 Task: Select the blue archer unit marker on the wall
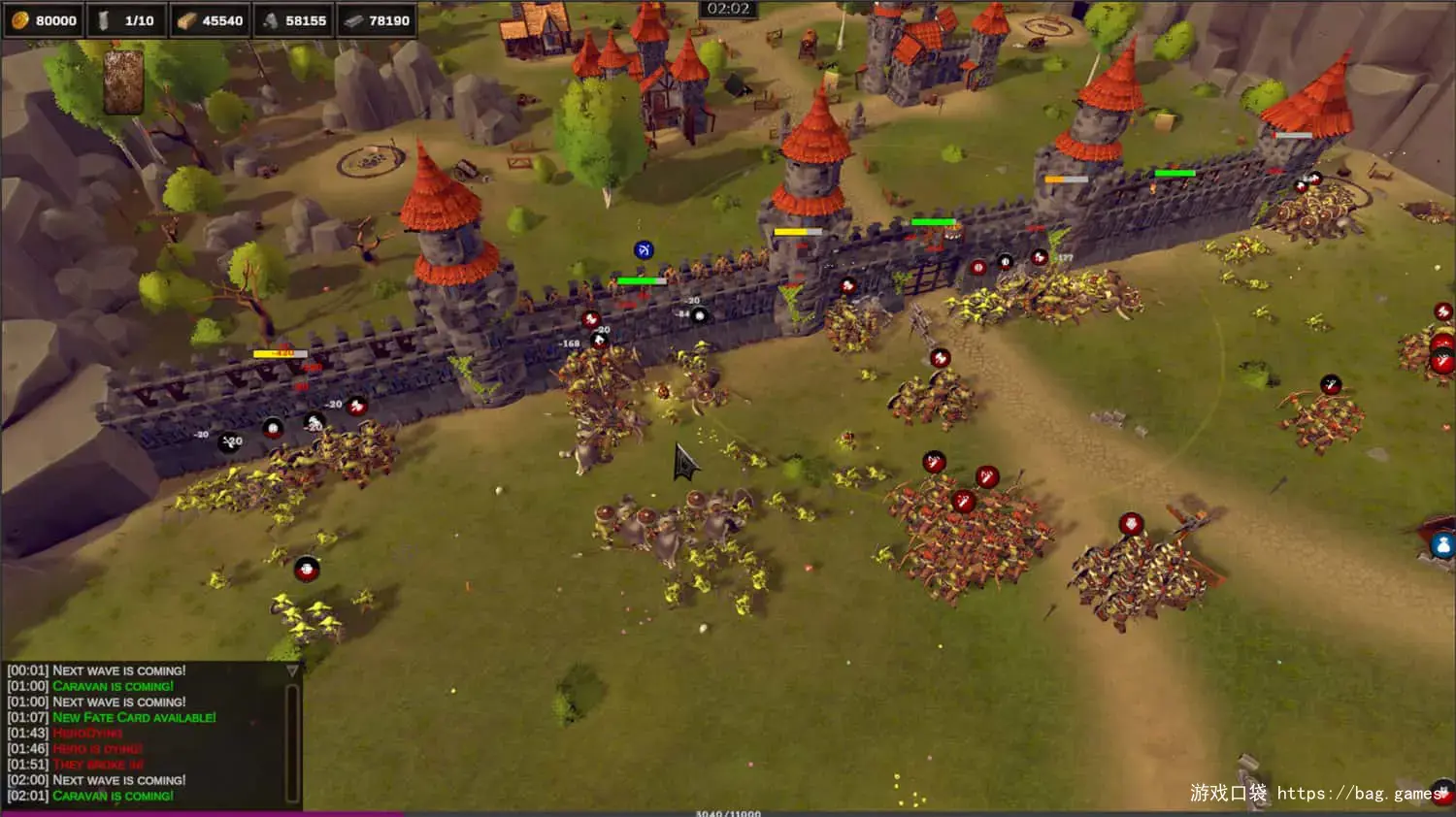(x=643, y=250)
